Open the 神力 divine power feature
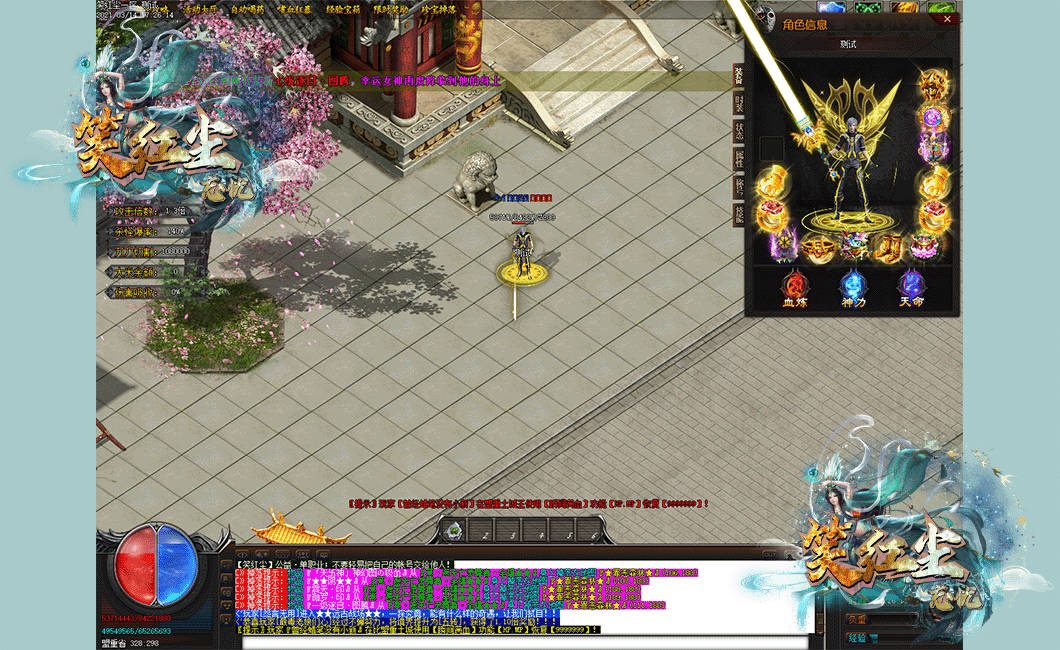Screen dimensions: 1060x650 tap(853, 287)
